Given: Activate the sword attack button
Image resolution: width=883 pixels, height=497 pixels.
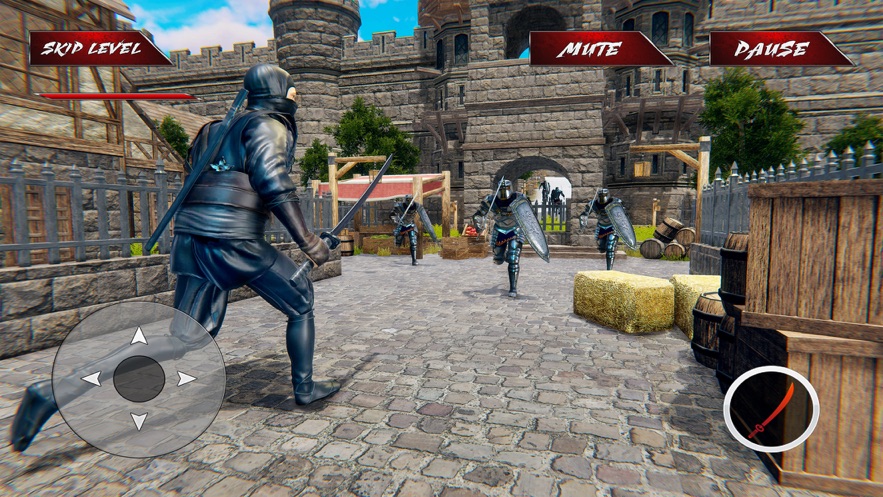Looking at the screenshot, I should (771, 409).
